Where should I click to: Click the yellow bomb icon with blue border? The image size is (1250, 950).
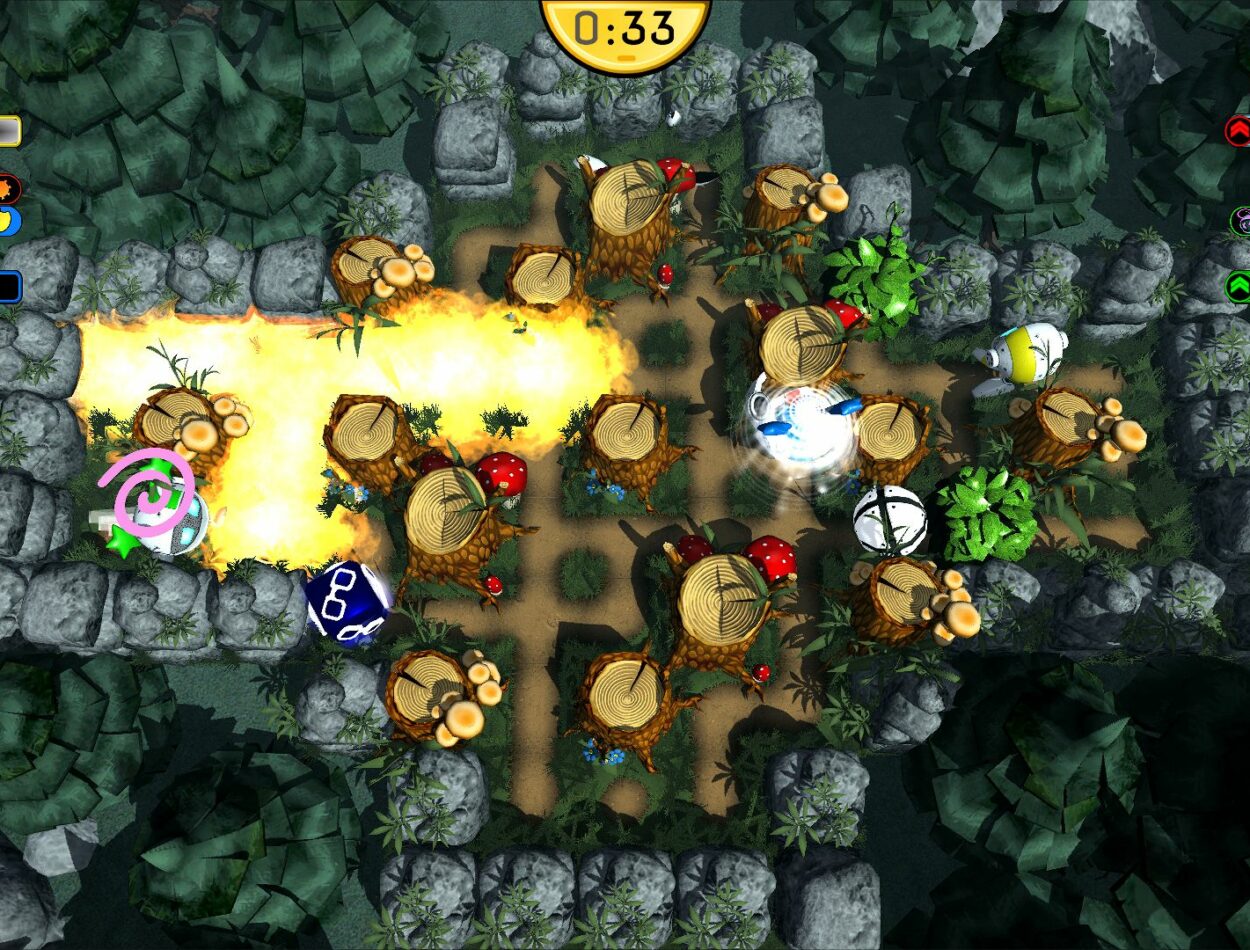tap(8, 219)
